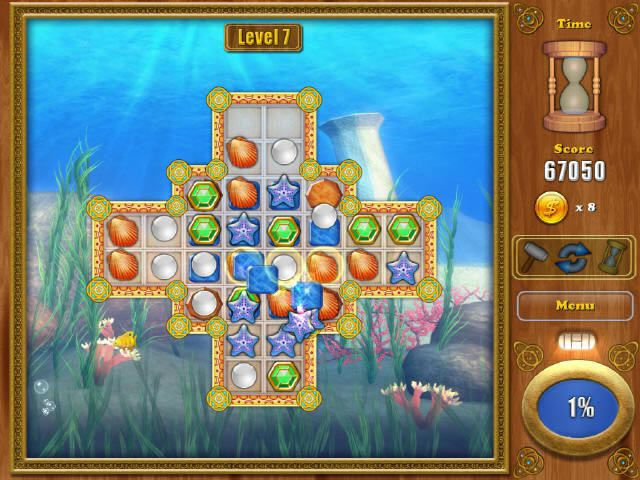Pick the green gem in the bottom row

point(284,377)
